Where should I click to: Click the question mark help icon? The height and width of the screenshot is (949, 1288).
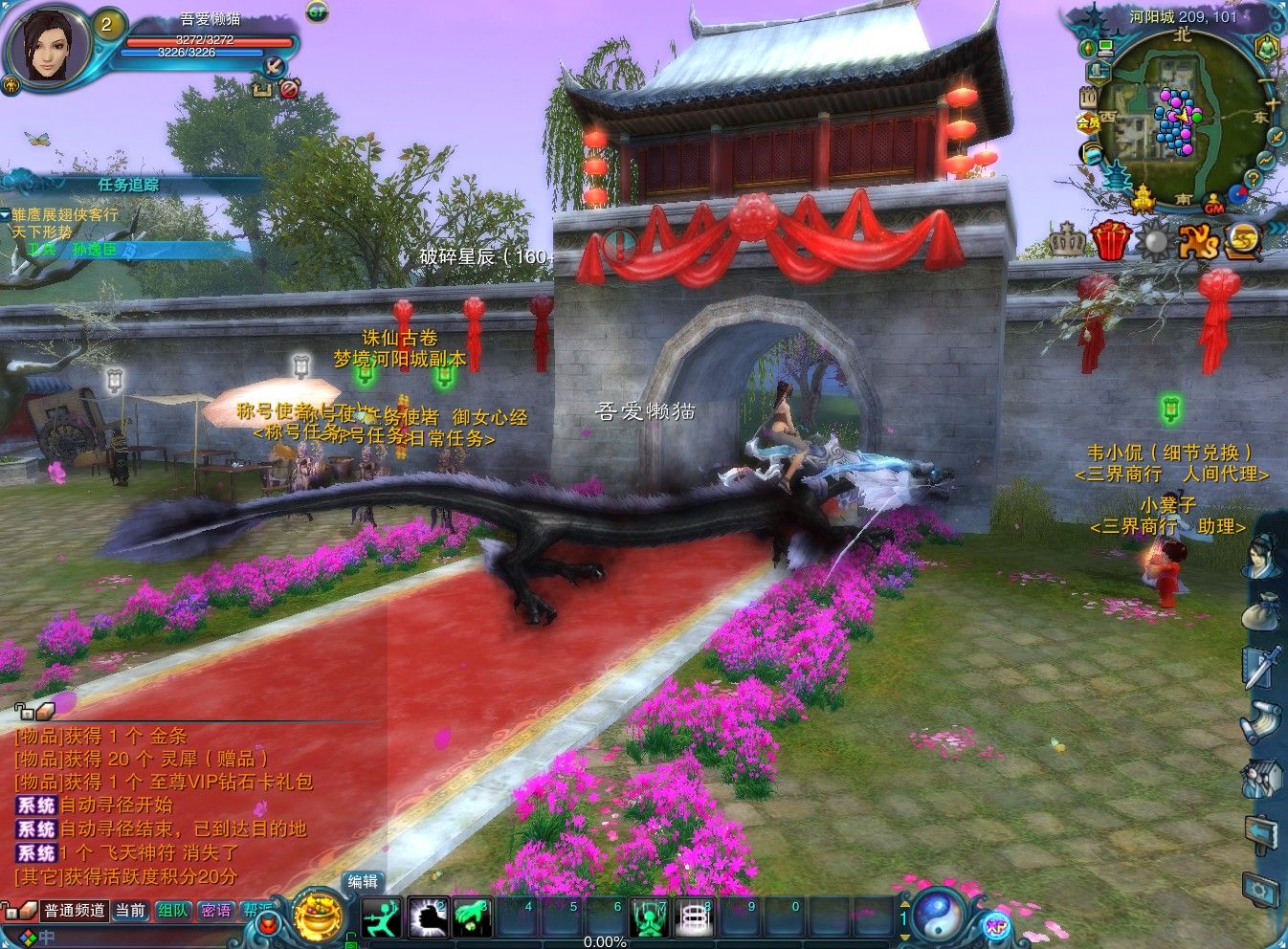(x=1252, y=179)
